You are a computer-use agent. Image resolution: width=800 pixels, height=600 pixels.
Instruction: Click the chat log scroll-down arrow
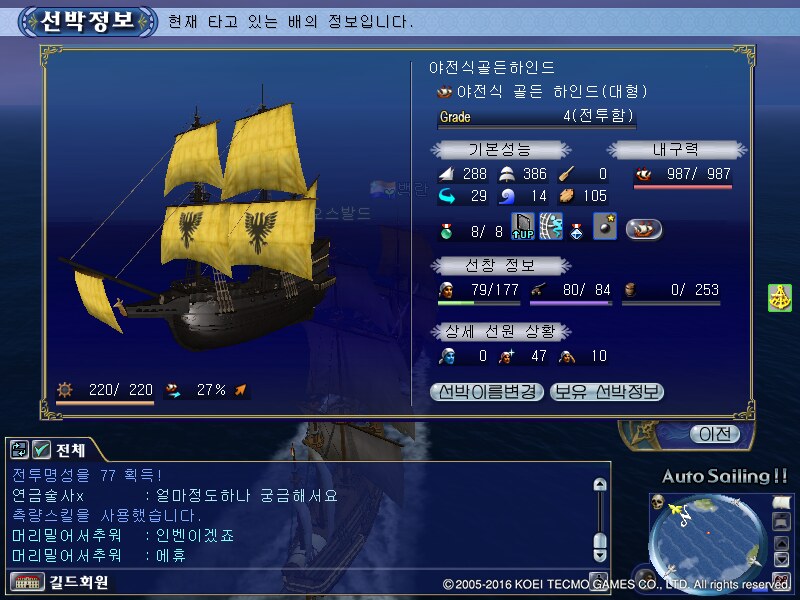pos(600,554)
